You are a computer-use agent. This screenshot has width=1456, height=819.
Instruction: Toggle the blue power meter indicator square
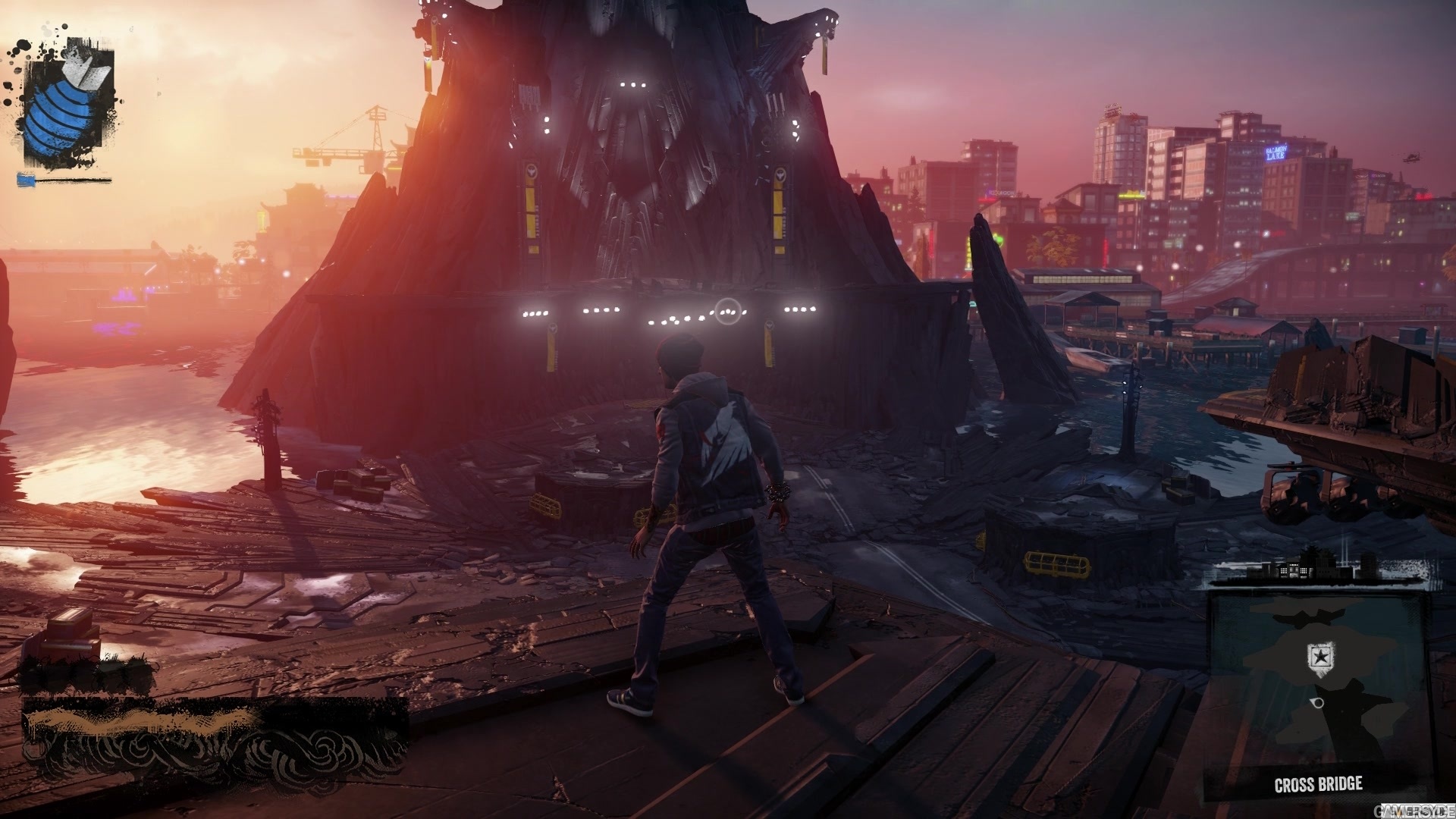click(27, 180)
